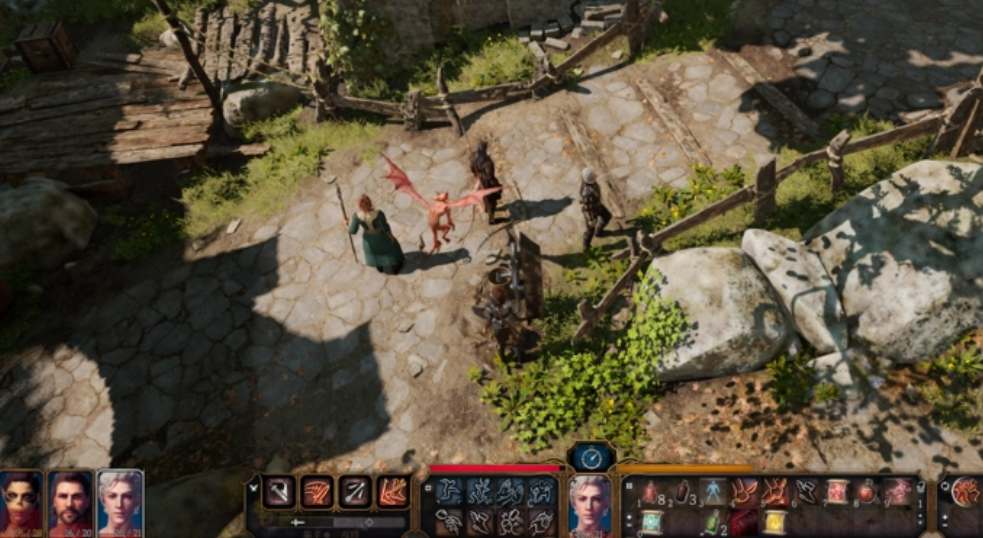This screenshot has width=983, height=538.
Task: Use the yellow scroll hotbar item
Action: (x=775, y=521)
